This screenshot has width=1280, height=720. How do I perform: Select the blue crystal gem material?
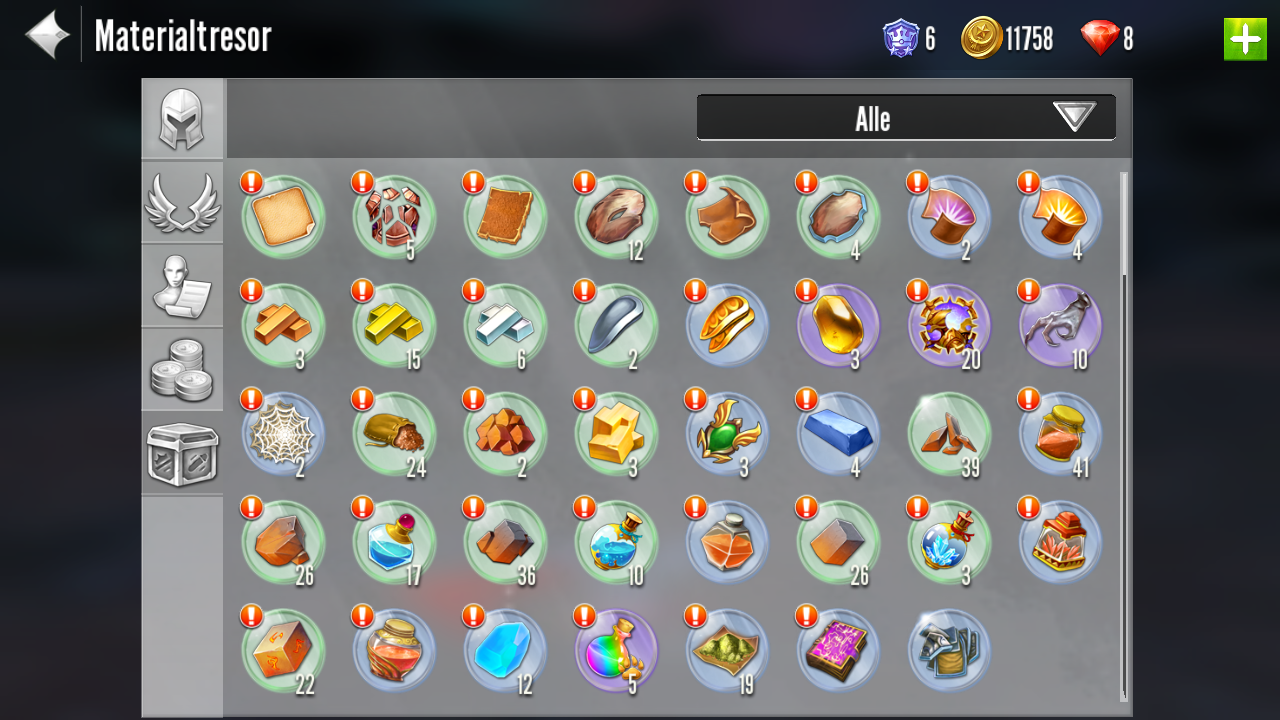[505, 649]
